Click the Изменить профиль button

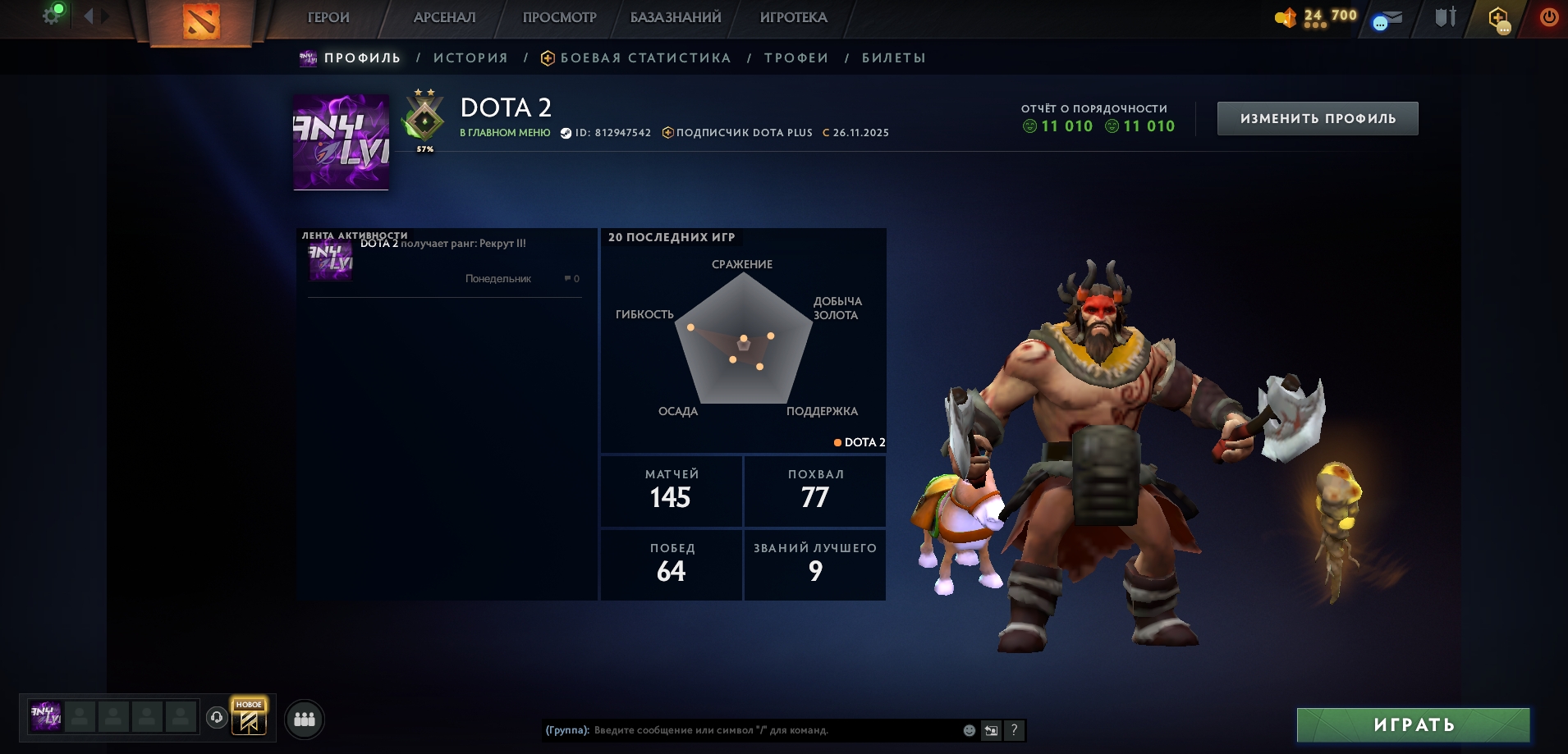1317,119
